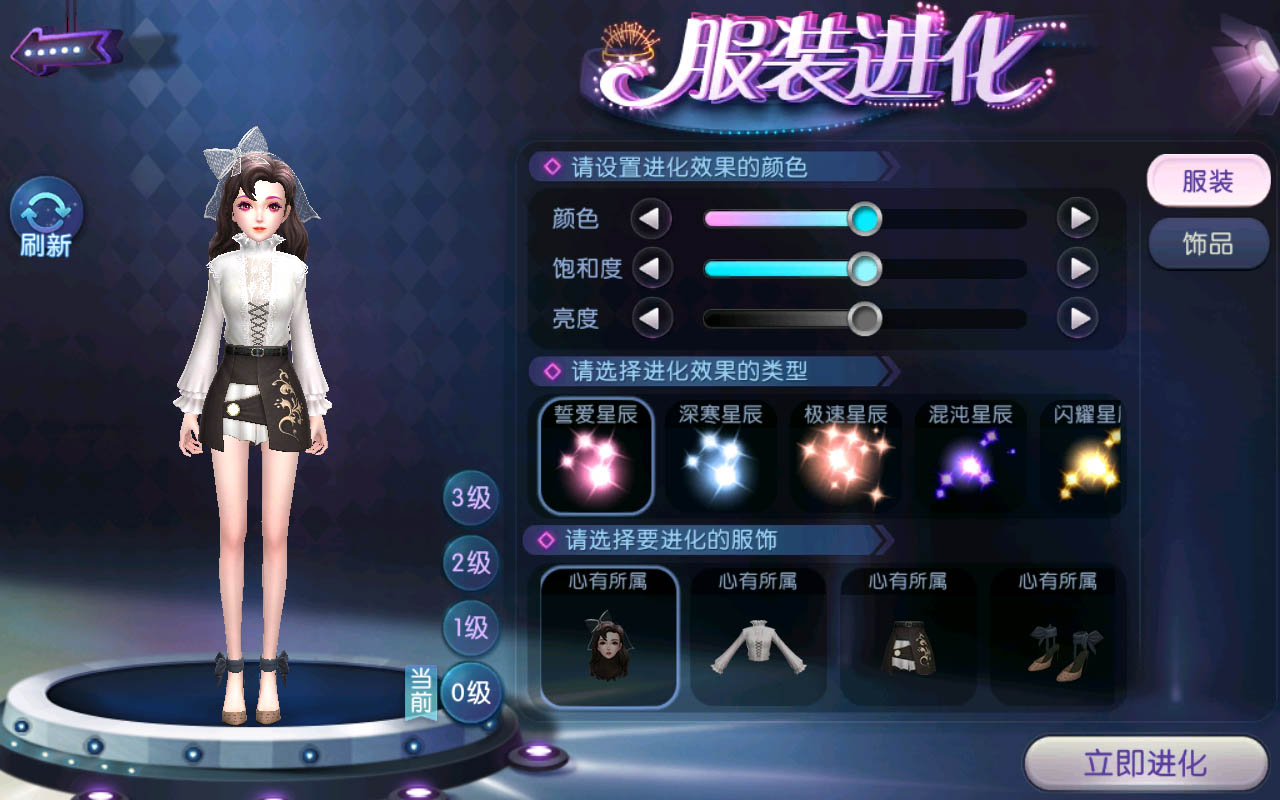Switch to the 服装 tab
This screenshot has width=1280, height=800.
(x=1208, y=182)
